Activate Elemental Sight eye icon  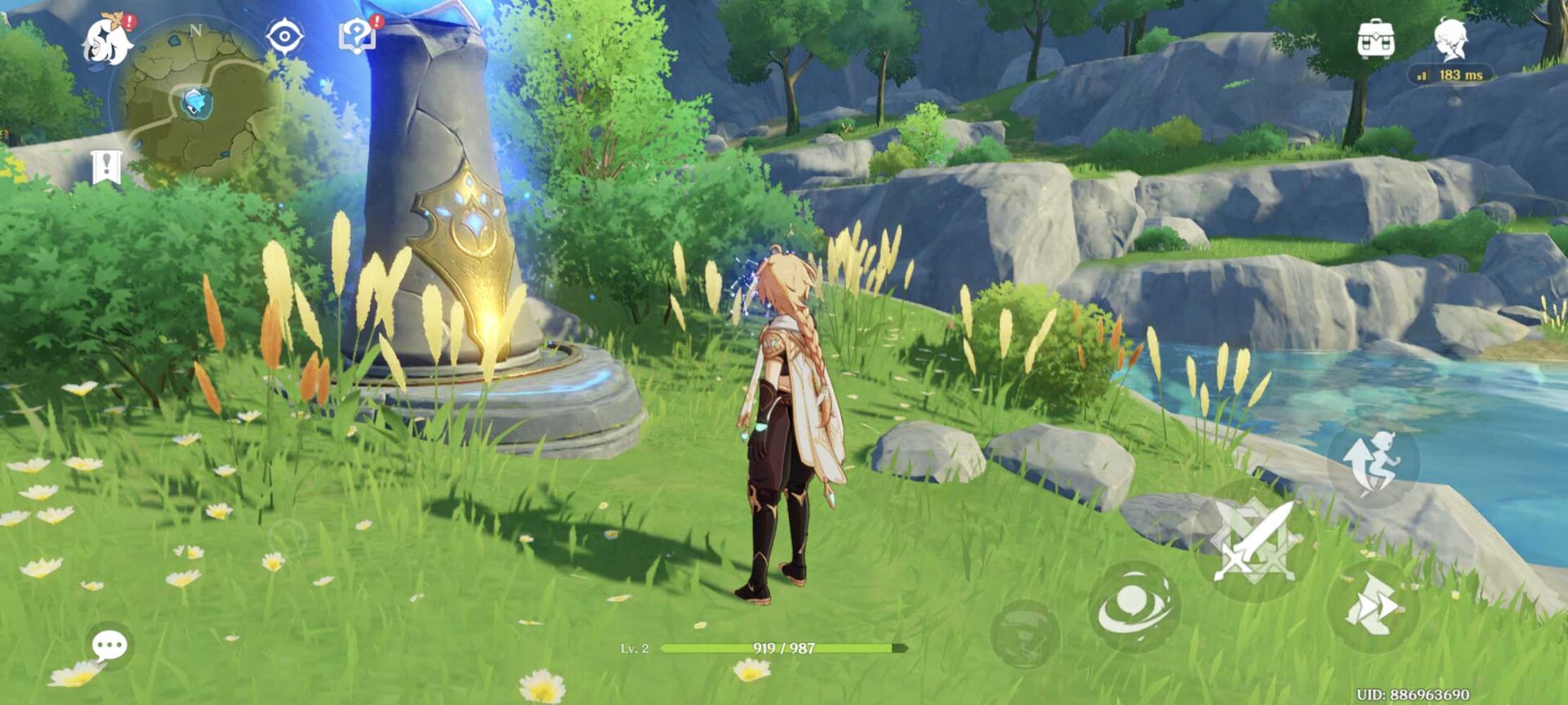[x=284, y=37]
